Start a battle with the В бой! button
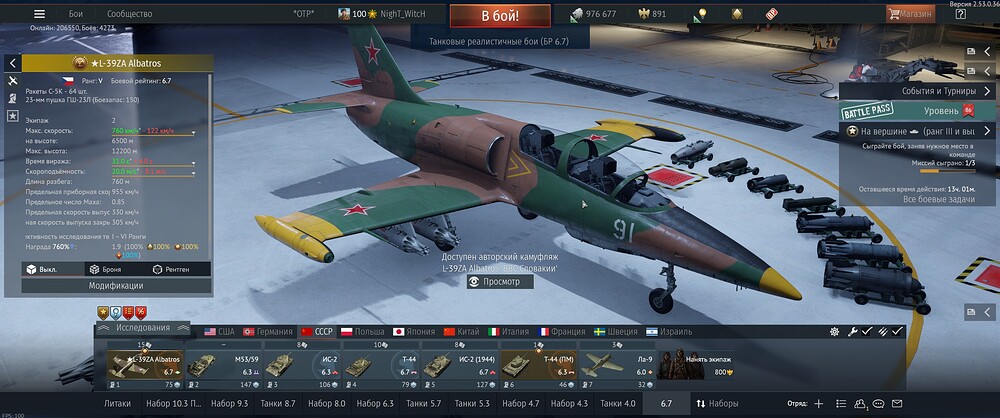Viewport: 1000px width, 418px height. click(500, 15)
